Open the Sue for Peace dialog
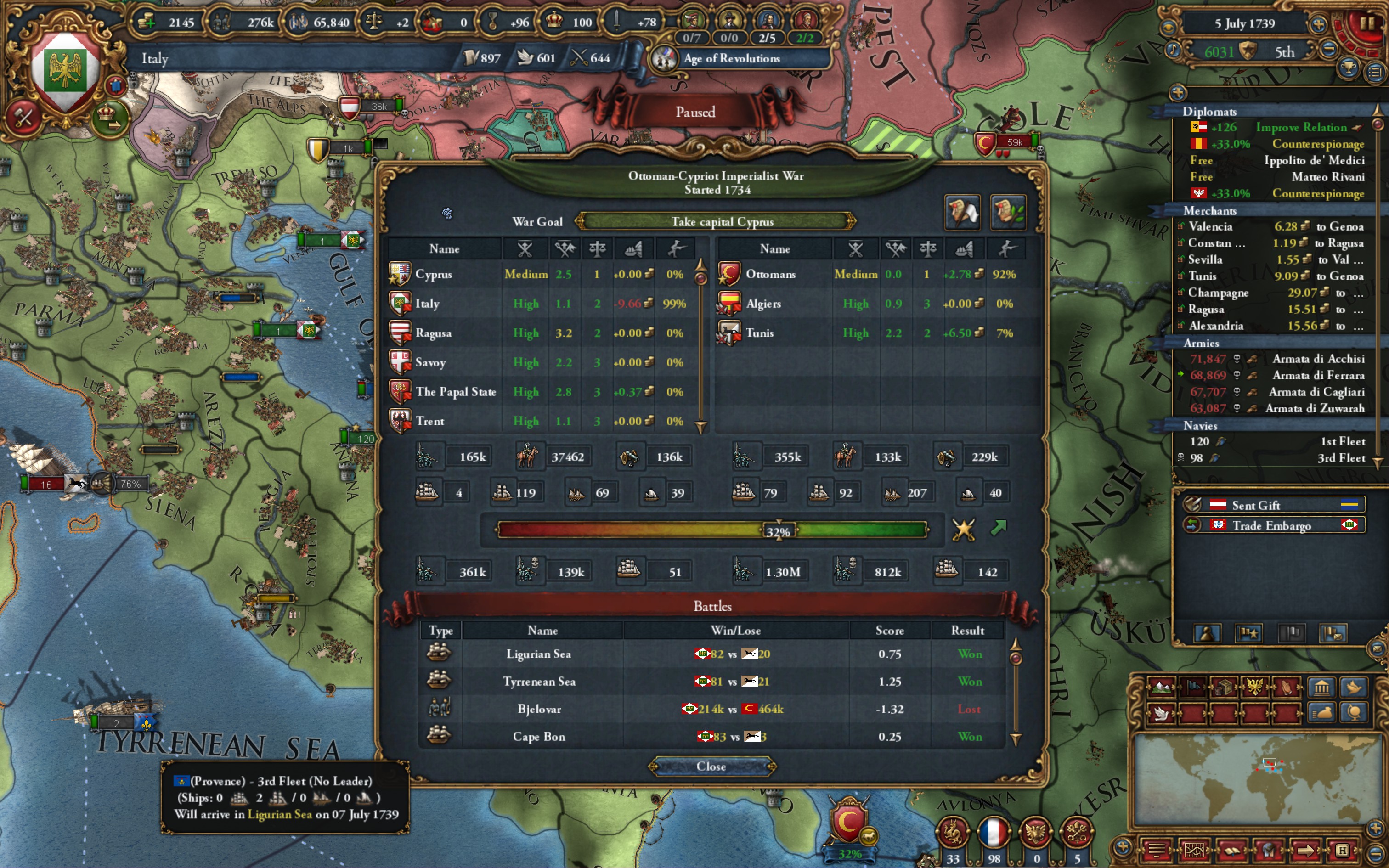Image resolution: width=1389 pixels, height=868 pixels. click(x=963, y=212)
